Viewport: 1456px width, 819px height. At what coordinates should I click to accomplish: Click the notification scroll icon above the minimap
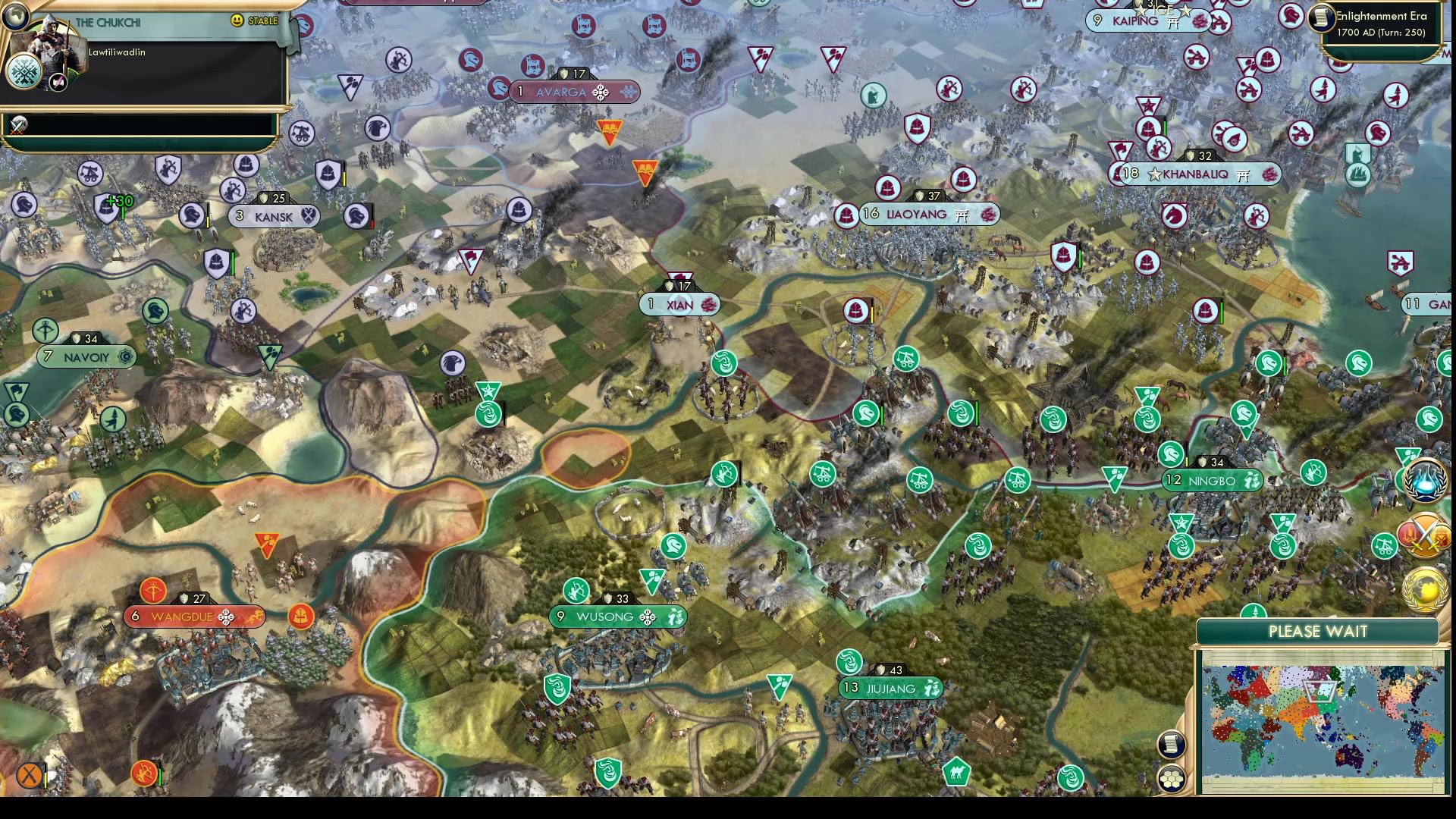pos(1171,744)
